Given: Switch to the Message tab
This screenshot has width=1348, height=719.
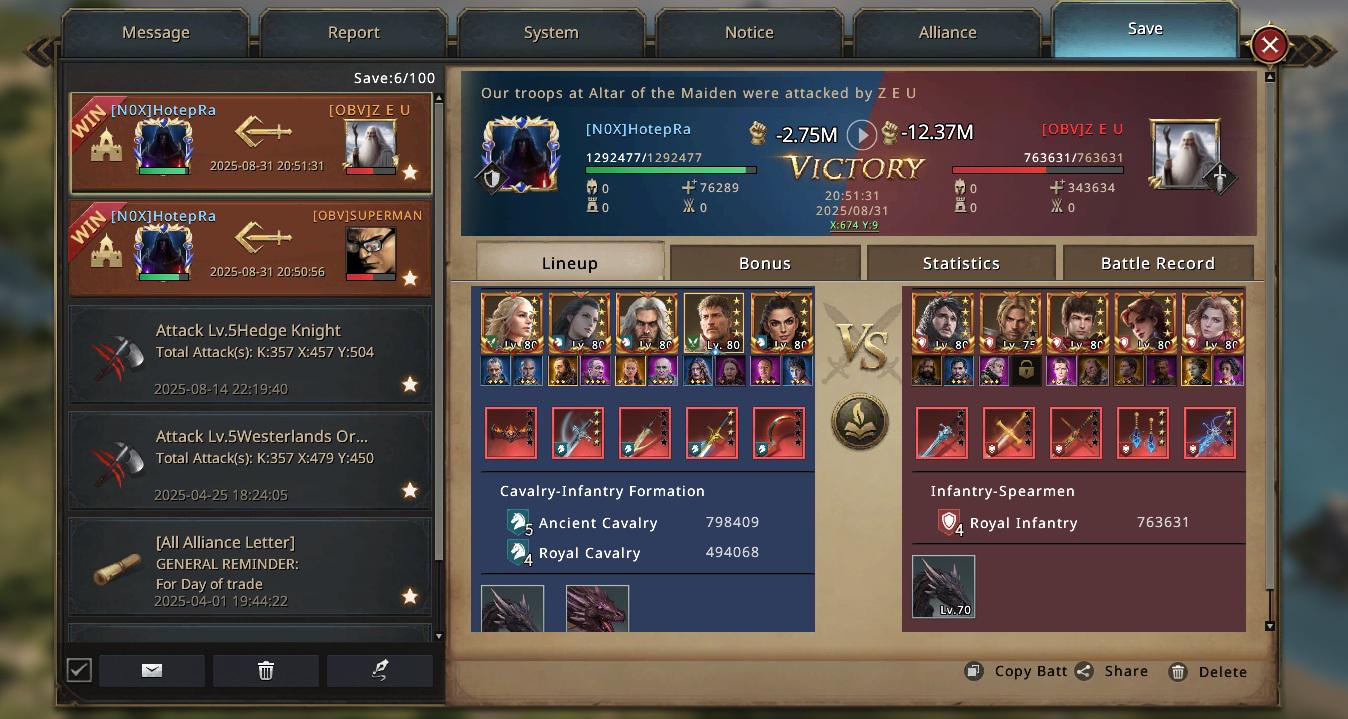Looking at the screenshot, I should click(x=155, y=33).
